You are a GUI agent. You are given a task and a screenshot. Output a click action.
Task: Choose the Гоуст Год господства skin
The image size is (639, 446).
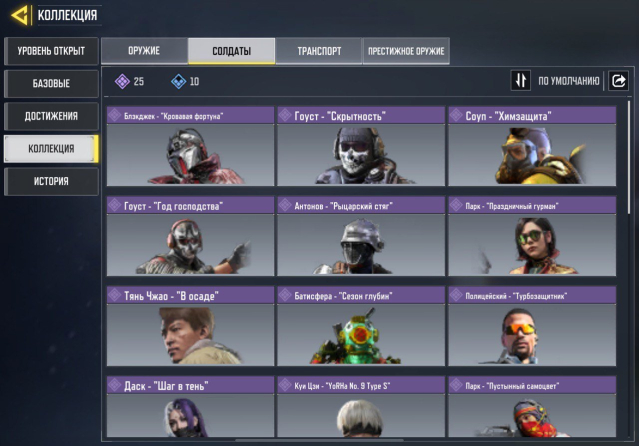tap(189, 236)
